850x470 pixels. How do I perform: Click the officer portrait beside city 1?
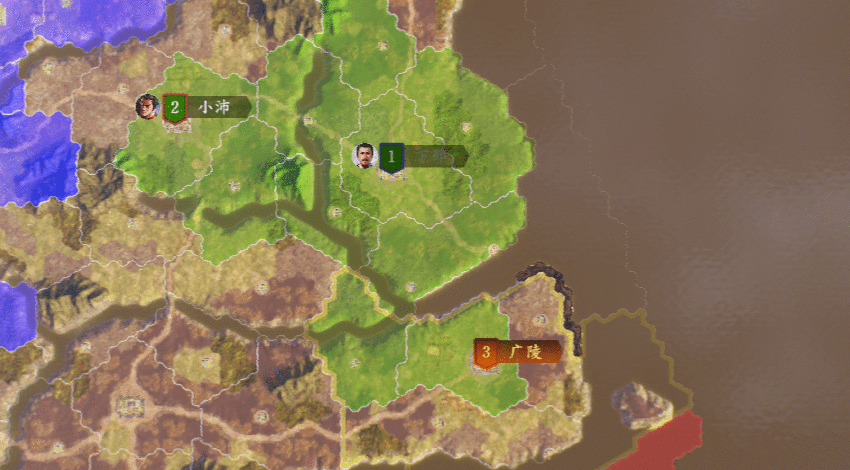click(x=365, y=155)
